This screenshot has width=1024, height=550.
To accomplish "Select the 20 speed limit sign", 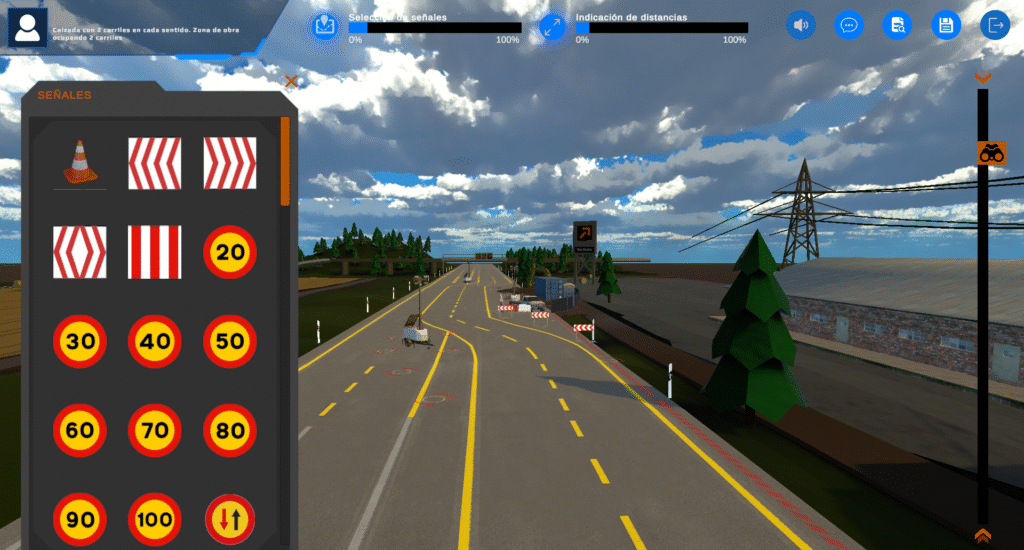I will pyautogui.click(x=230, y=252).
